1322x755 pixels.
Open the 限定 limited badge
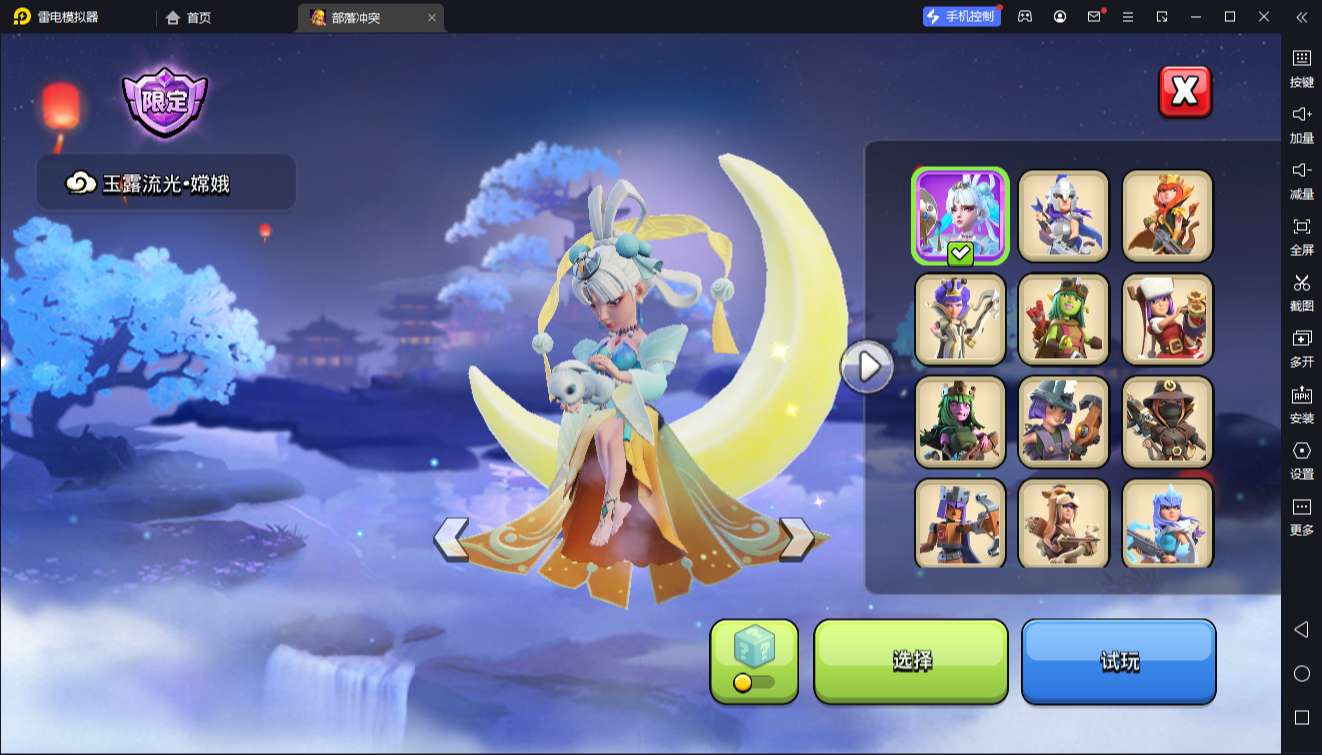point(165,102)
